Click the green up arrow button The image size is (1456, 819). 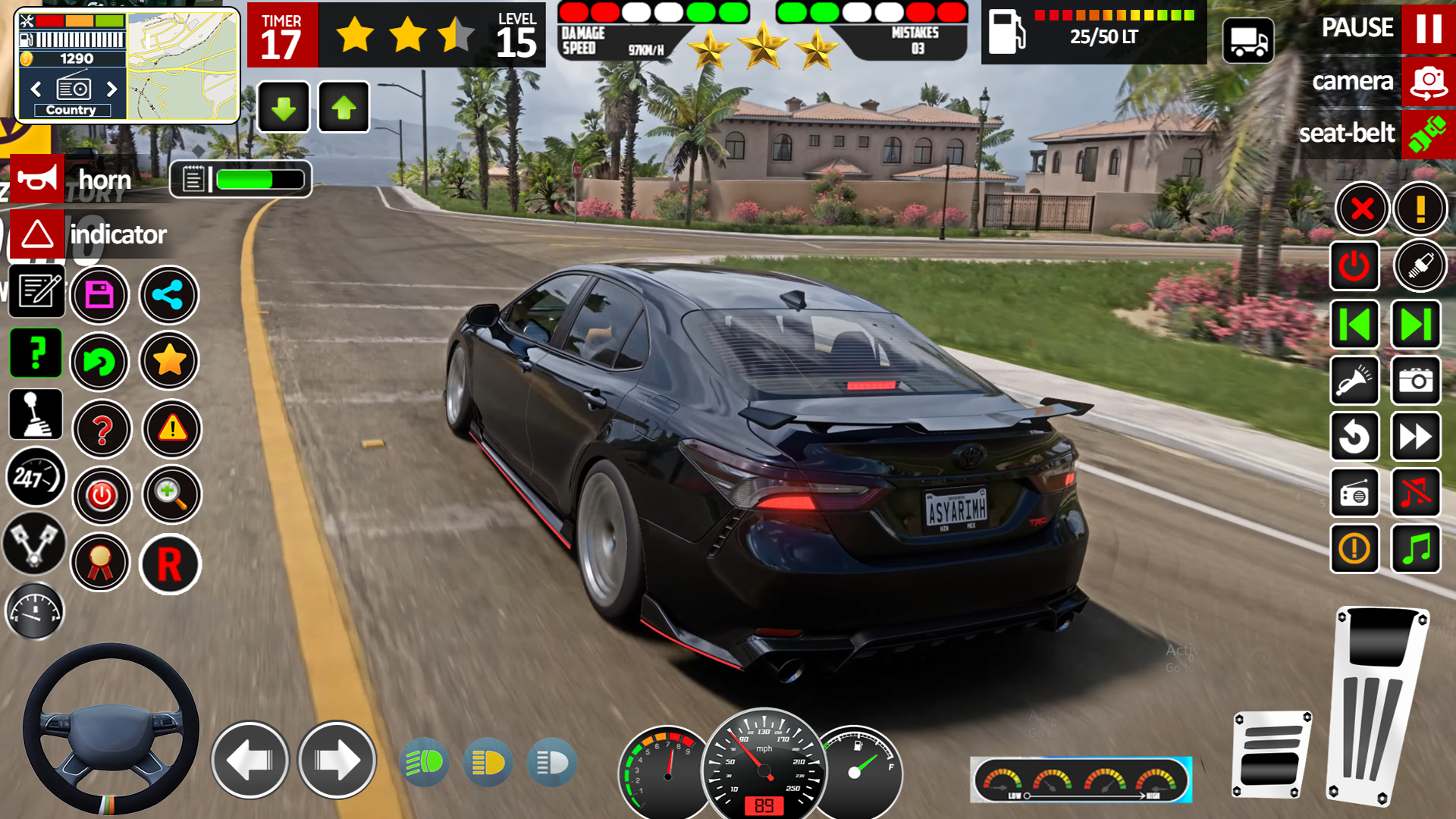pyautogui.click(x=344, y=108)
